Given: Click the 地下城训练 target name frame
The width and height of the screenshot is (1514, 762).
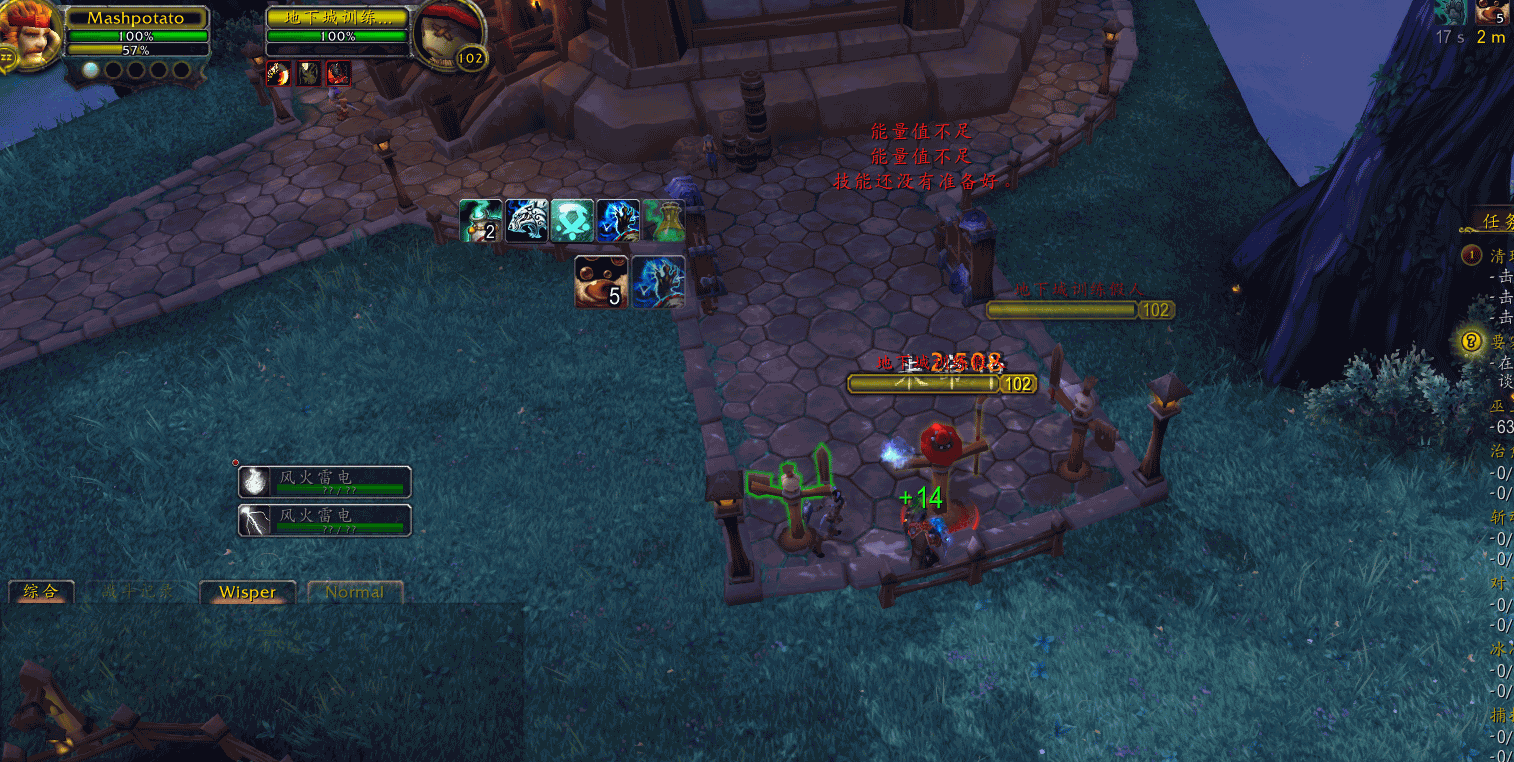Looking at the screenshot, I should click(x=338, y=18).
